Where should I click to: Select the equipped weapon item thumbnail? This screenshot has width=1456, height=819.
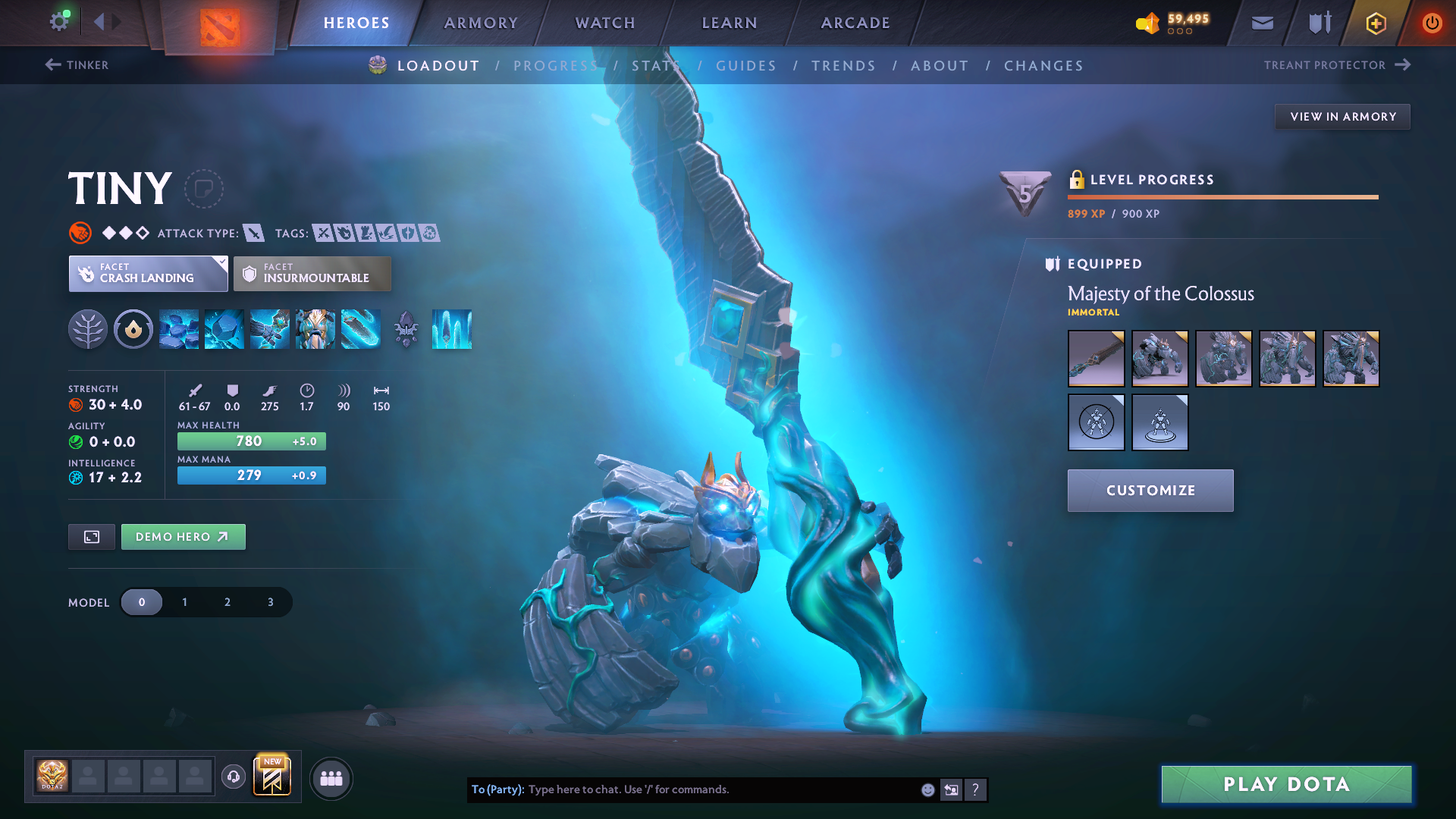[1096, 359]
